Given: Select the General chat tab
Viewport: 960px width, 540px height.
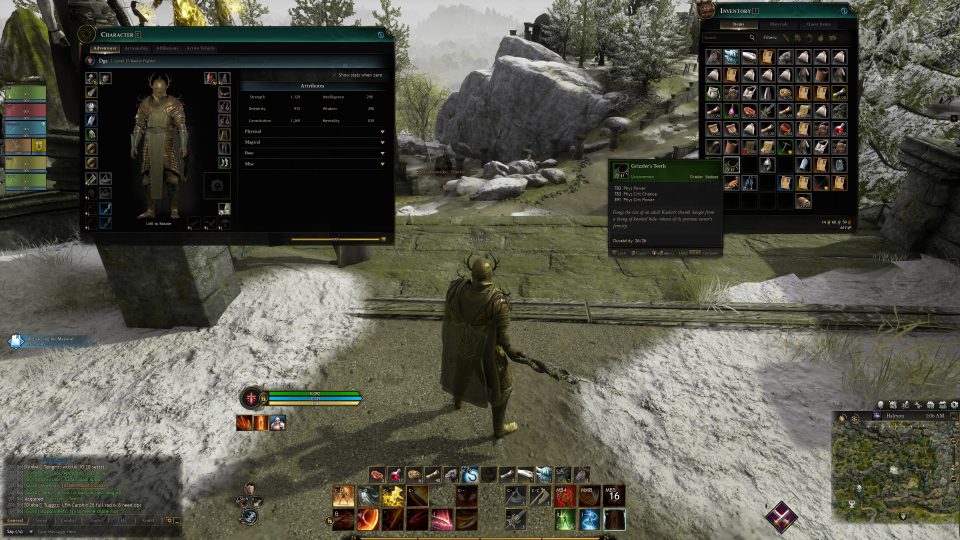Looking at the screenshot, I should [x=15, y=520].
